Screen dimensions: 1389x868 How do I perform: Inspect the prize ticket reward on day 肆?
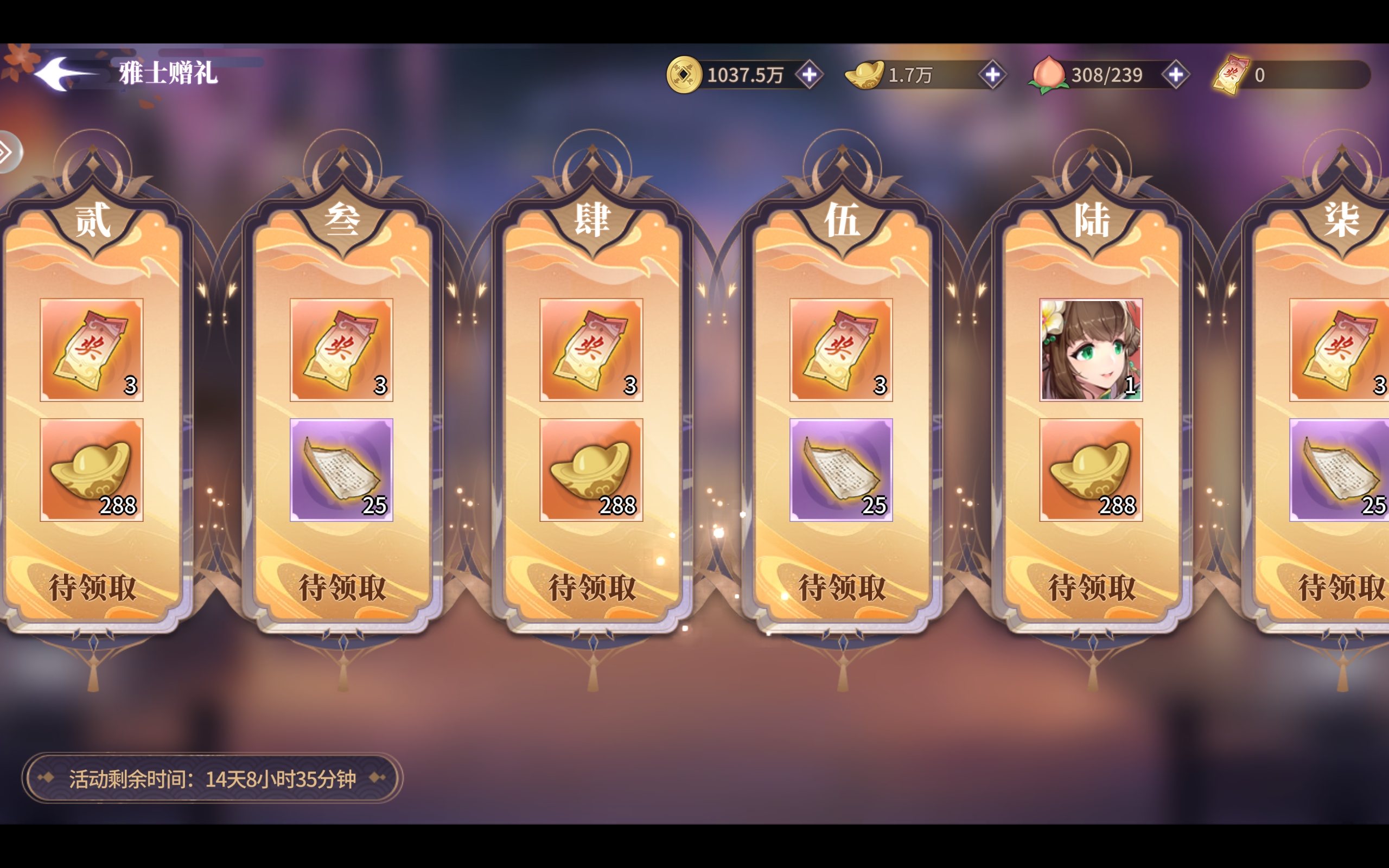(591, 349)
